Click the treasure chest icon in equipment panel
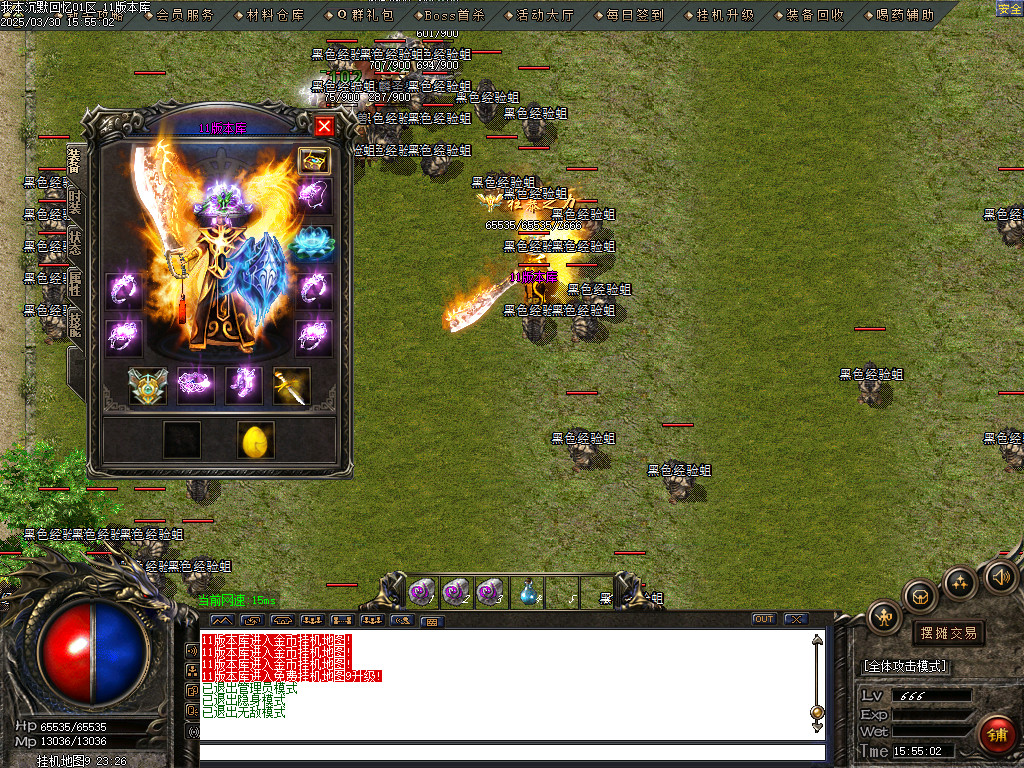Screen dimensions: 1024x768 click(314, 161)
